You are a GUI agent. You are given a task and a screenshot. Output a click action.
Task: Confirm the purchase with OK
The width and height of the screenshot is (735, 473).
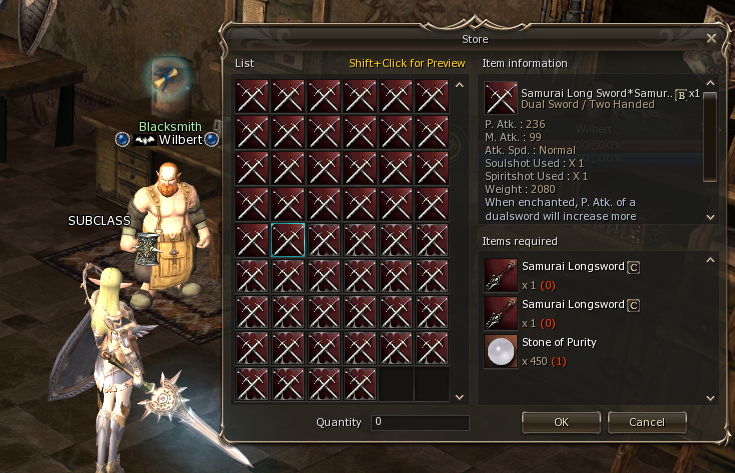click(x=561, y=422)
